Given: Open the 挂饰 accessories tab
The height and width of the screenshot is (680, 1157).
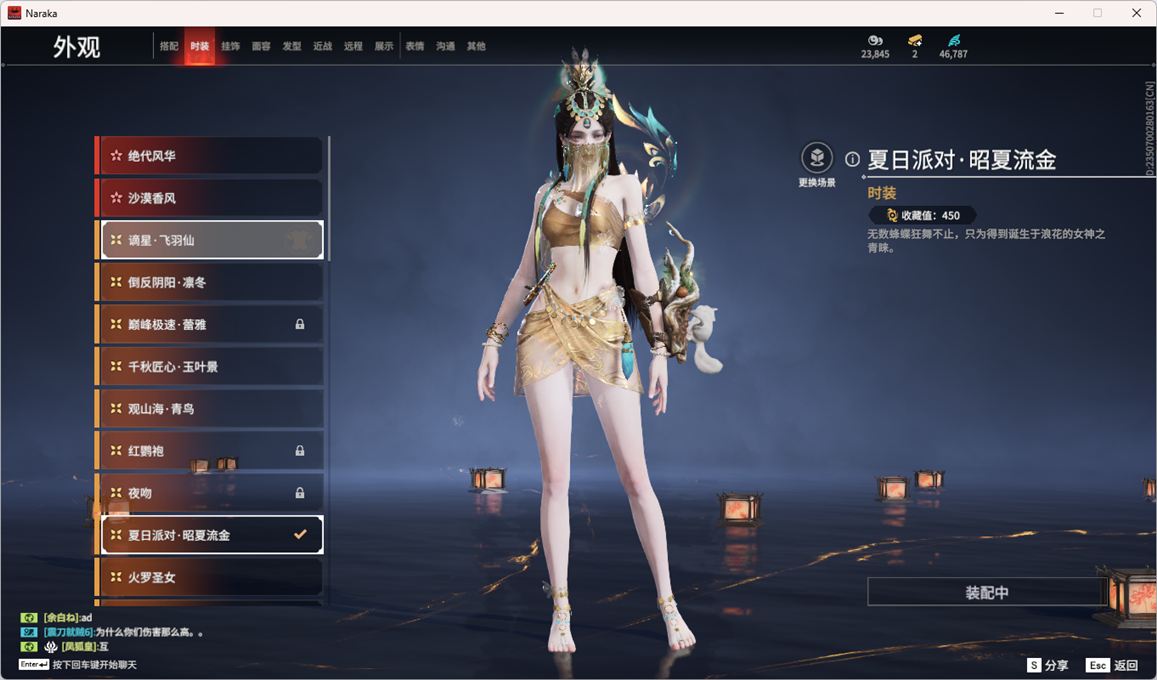Looking at the screenshot, I should tap(230, 46).
